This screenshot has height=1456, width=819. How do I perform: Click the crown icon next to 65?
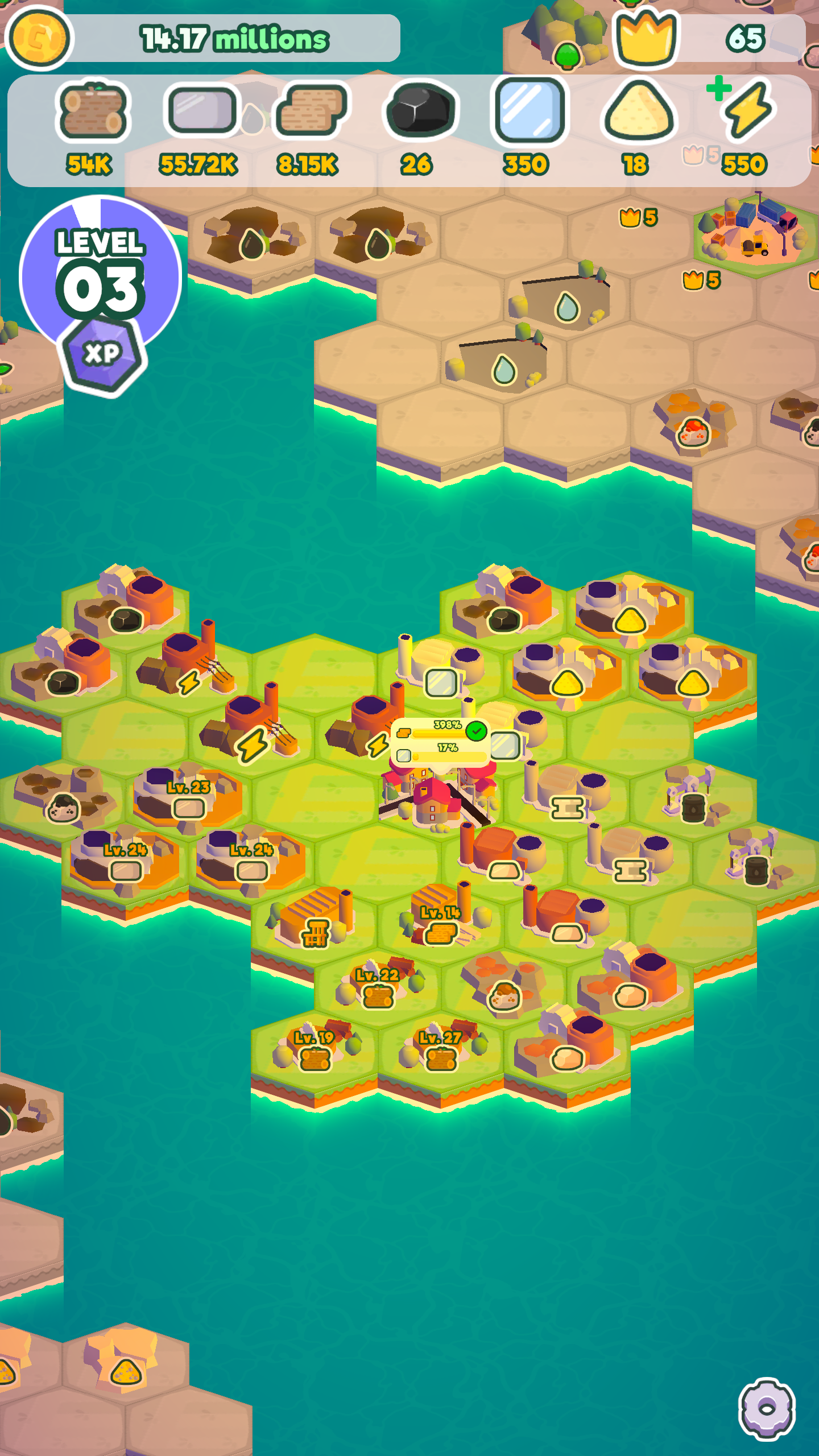646,38
